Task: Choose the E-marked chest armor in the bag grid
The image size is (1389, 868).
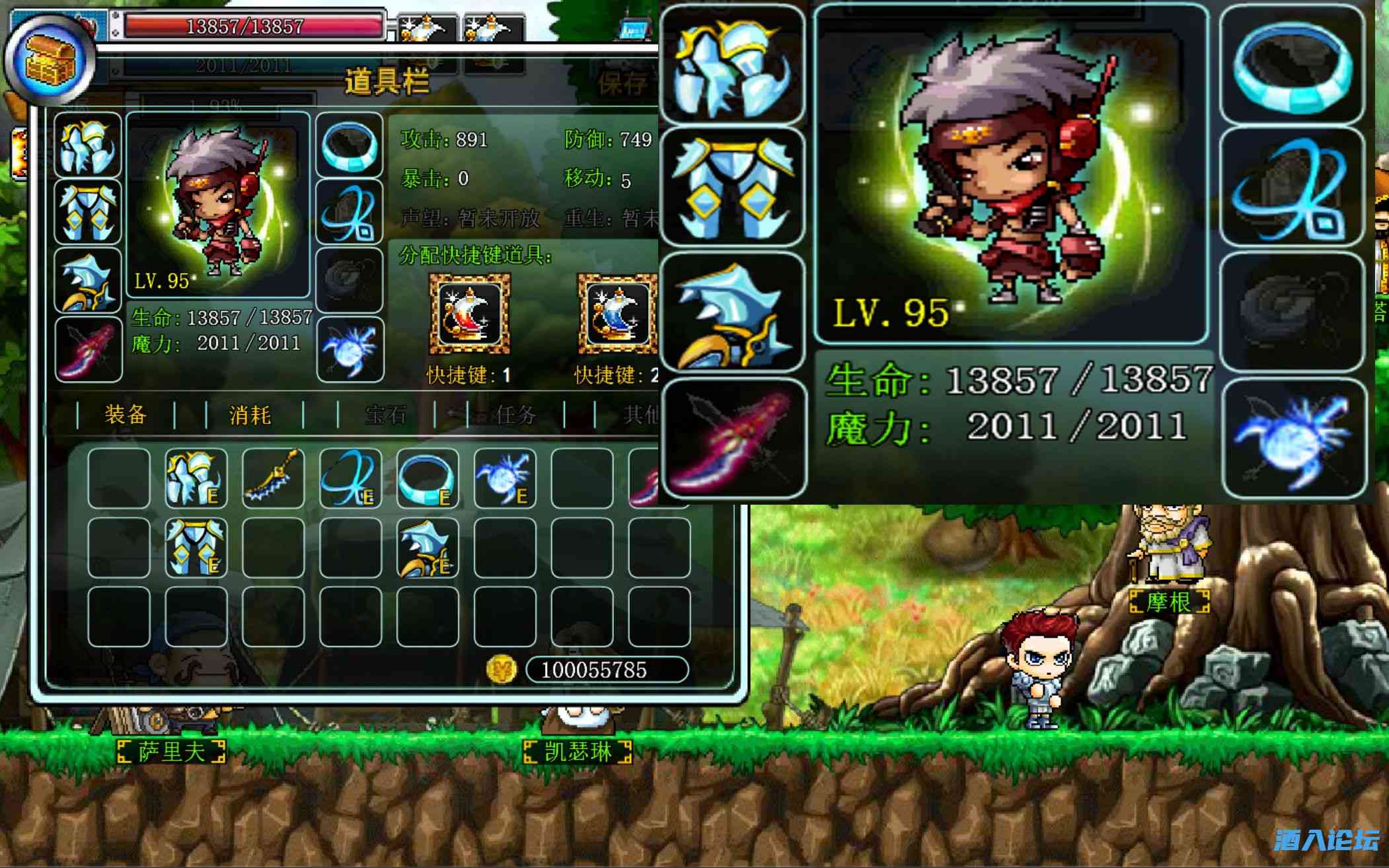Action: click(196, 478)
